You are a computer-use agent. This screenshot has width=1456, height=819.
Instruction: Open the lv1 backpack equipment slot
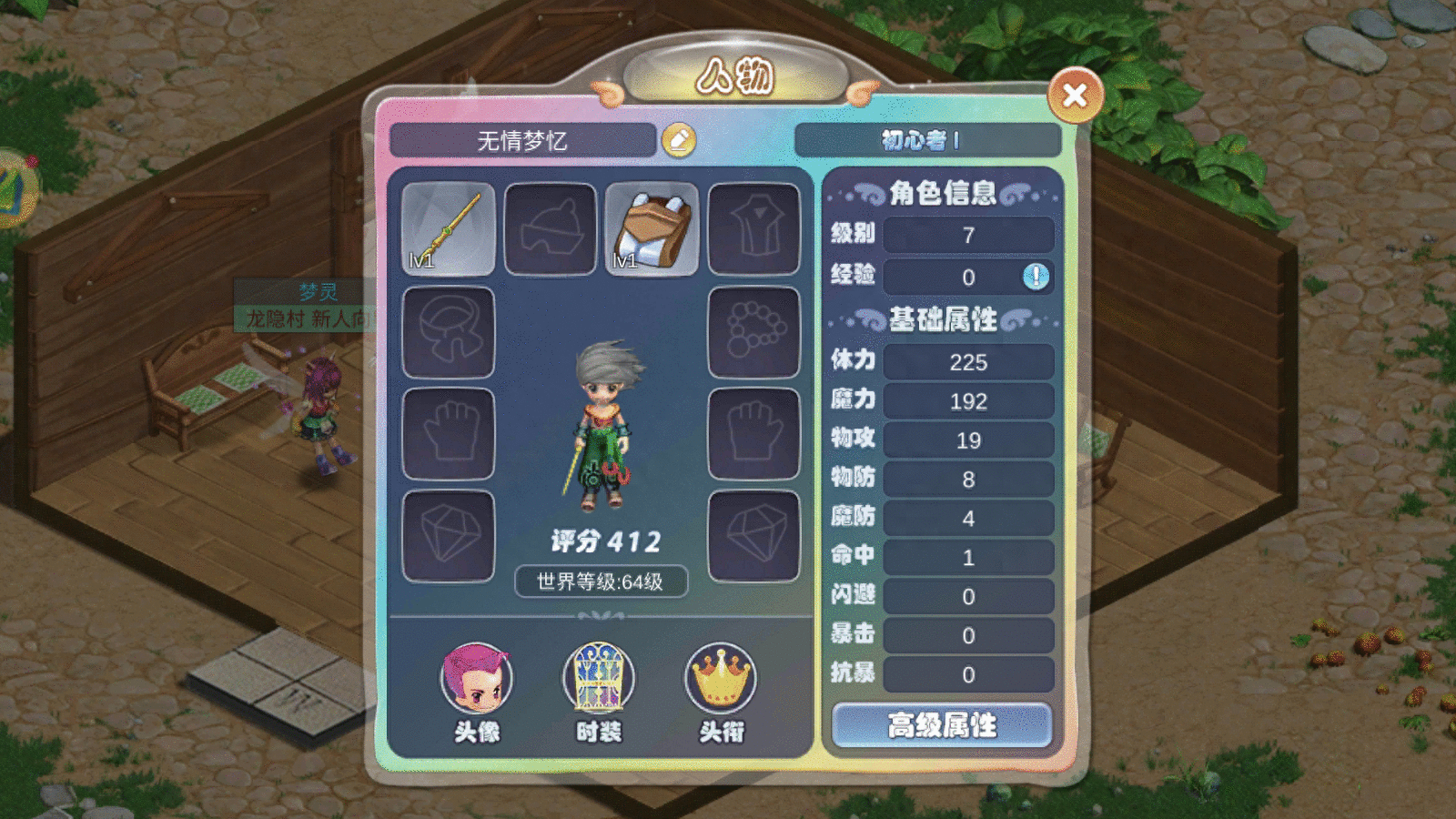tap(653, 227)
